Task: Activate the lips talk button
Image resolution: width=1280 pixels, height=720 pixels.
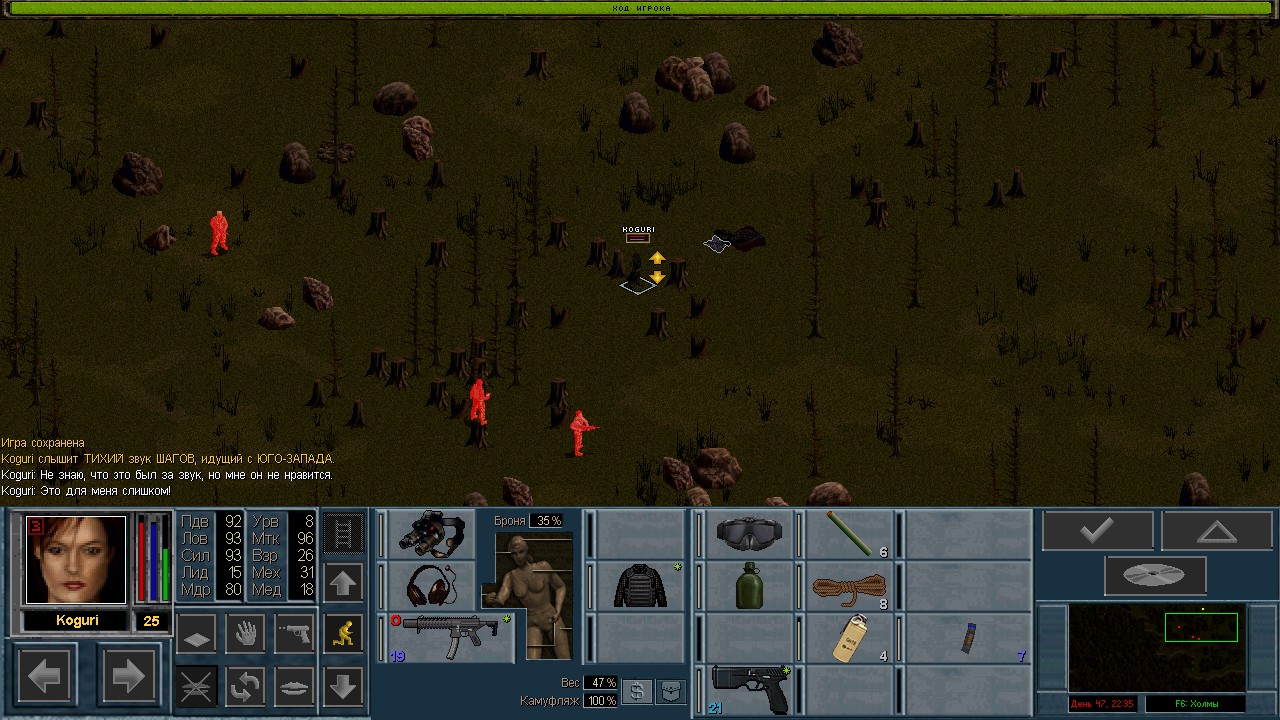Action: [294, 685]
